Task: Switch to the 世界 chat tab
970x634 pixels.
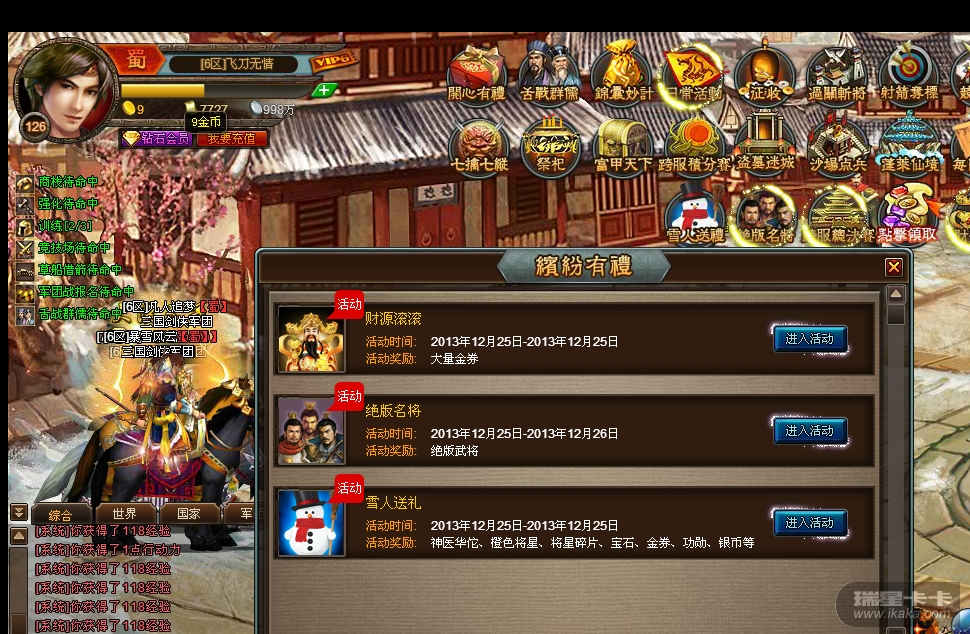Action: (x=125, y=514)
